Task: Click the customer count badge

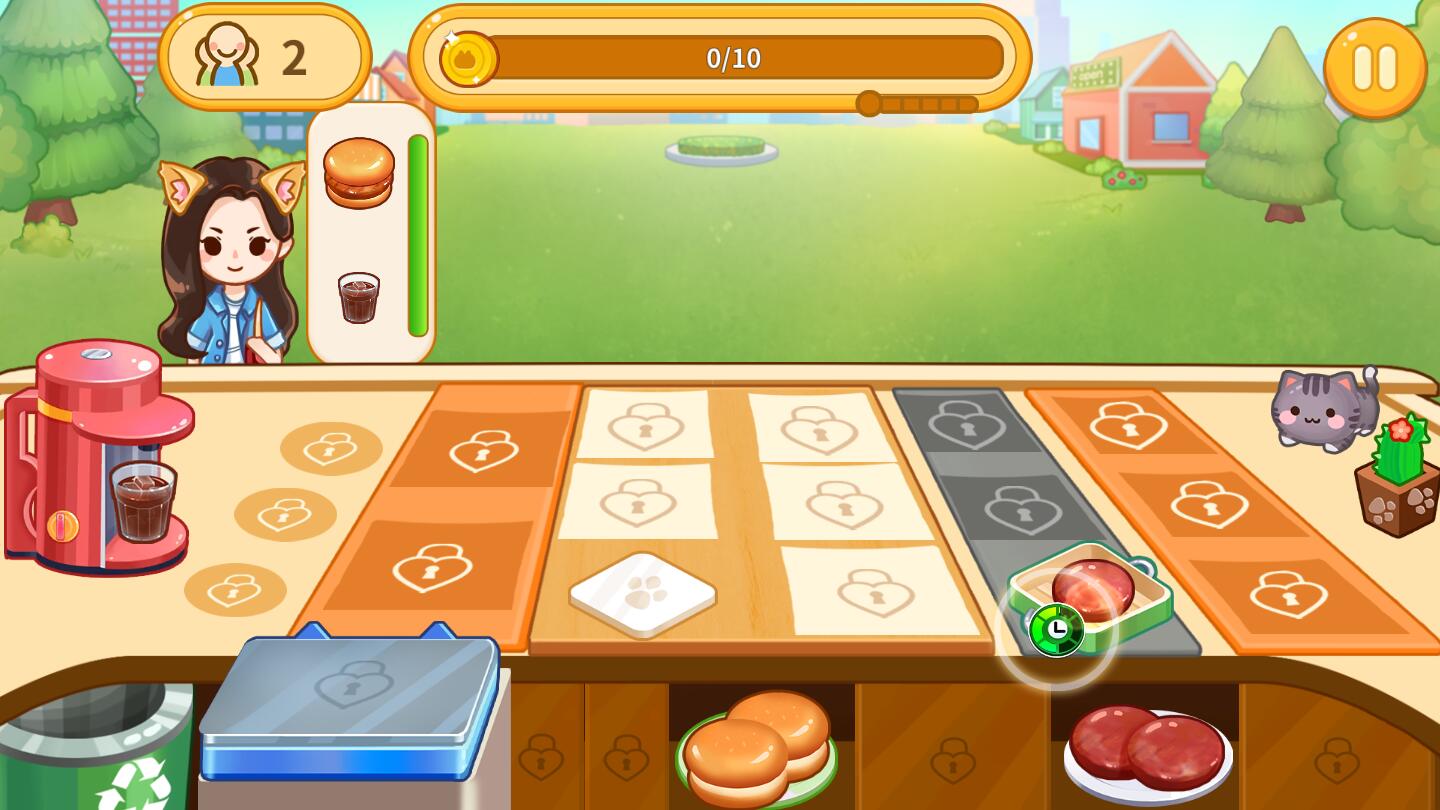Action: pos(265,56)
